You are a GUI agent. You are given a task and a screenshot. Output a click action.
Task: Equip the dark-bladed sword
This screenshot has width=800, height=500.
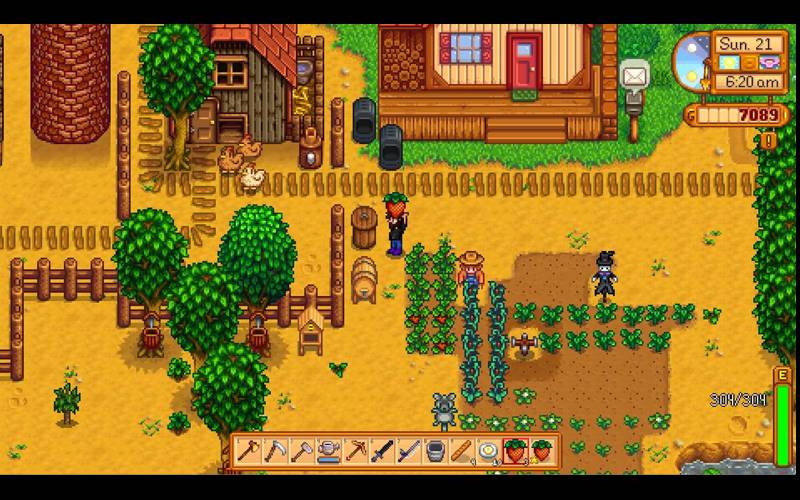pos(382,452)
